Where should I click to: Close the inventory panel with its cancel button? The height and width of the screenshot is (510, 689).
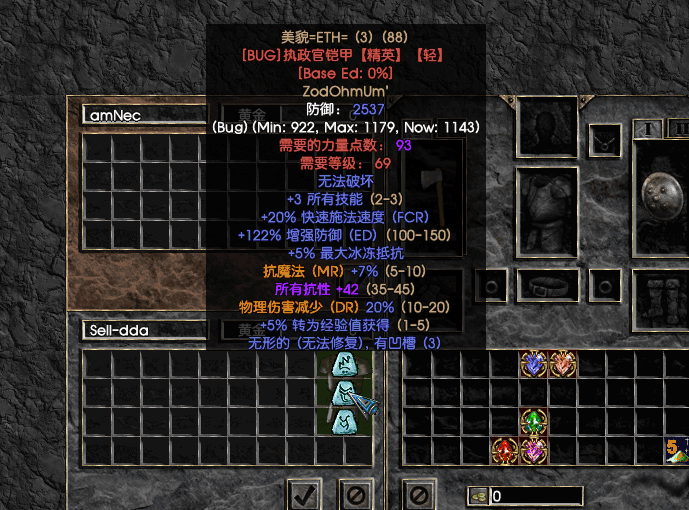click(419, 493)
